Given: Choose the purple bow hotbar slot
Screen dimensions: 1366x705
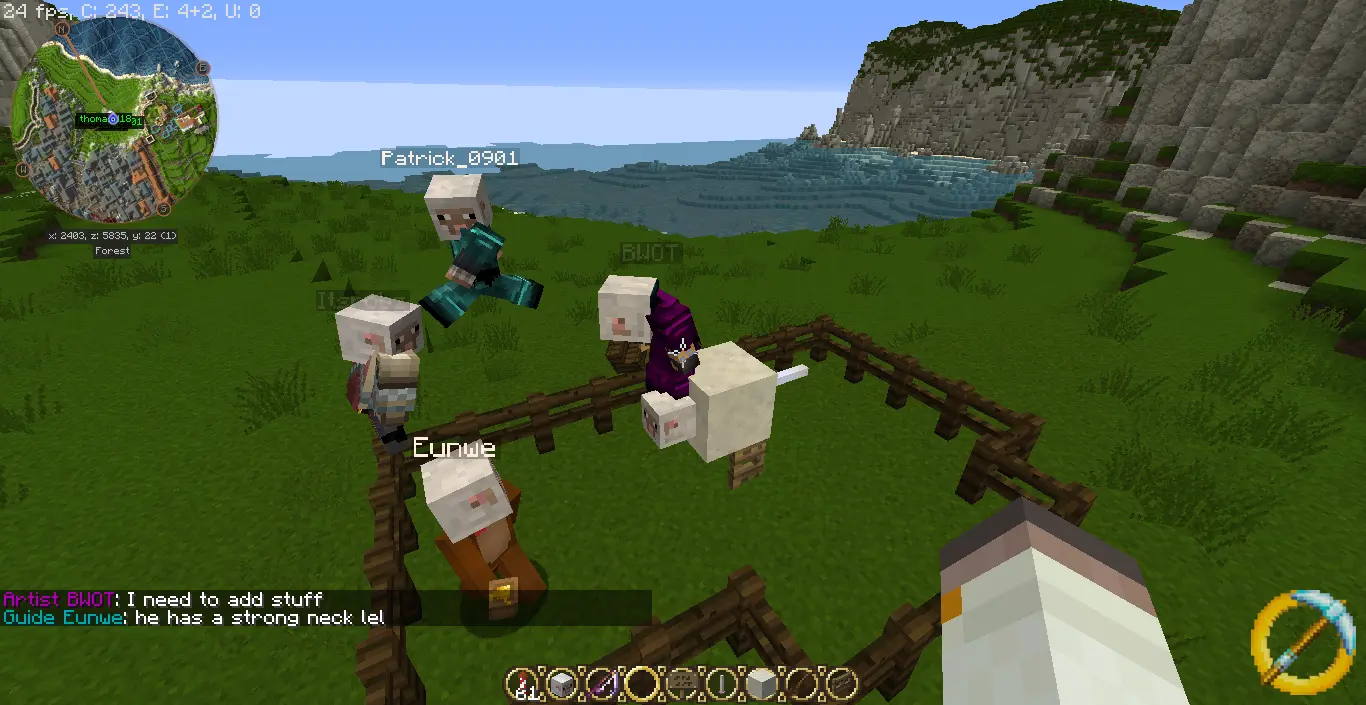Looking at the screenshot, I should pyautogui.click(x=602, y=684).
